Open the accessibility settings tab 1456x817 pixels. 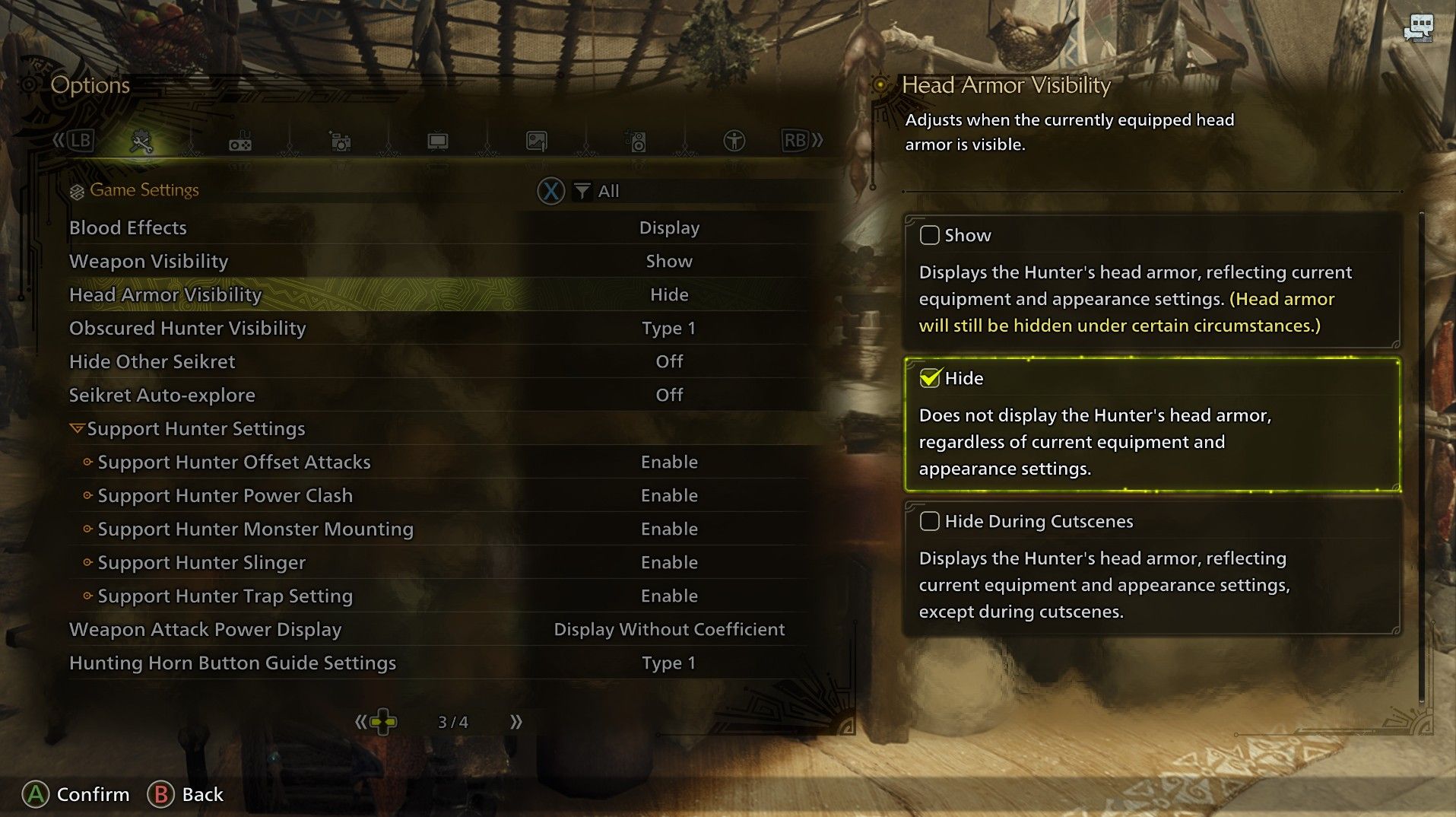(x=734, y=141)
